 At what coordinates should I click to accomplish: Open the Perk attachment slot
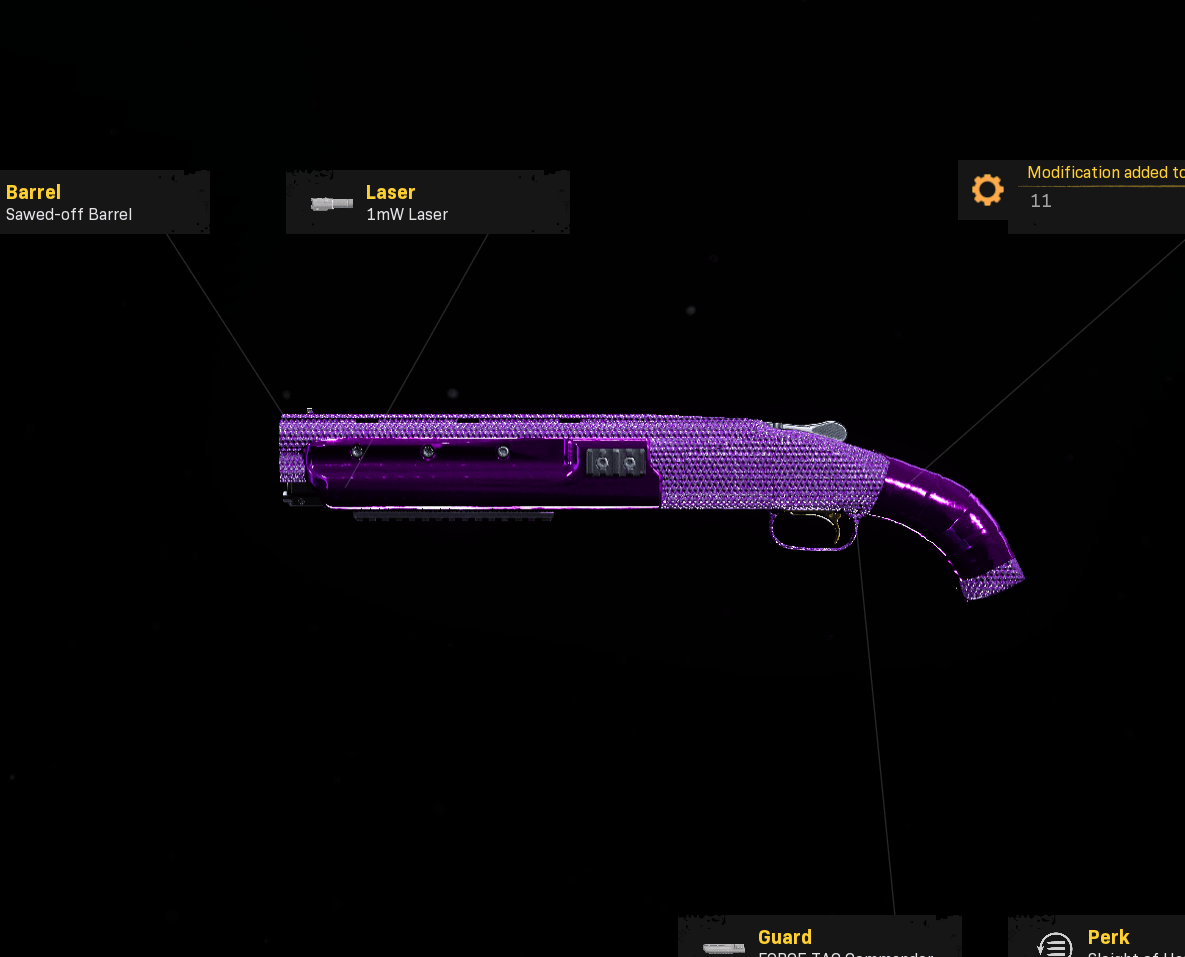coord(1100,938)
